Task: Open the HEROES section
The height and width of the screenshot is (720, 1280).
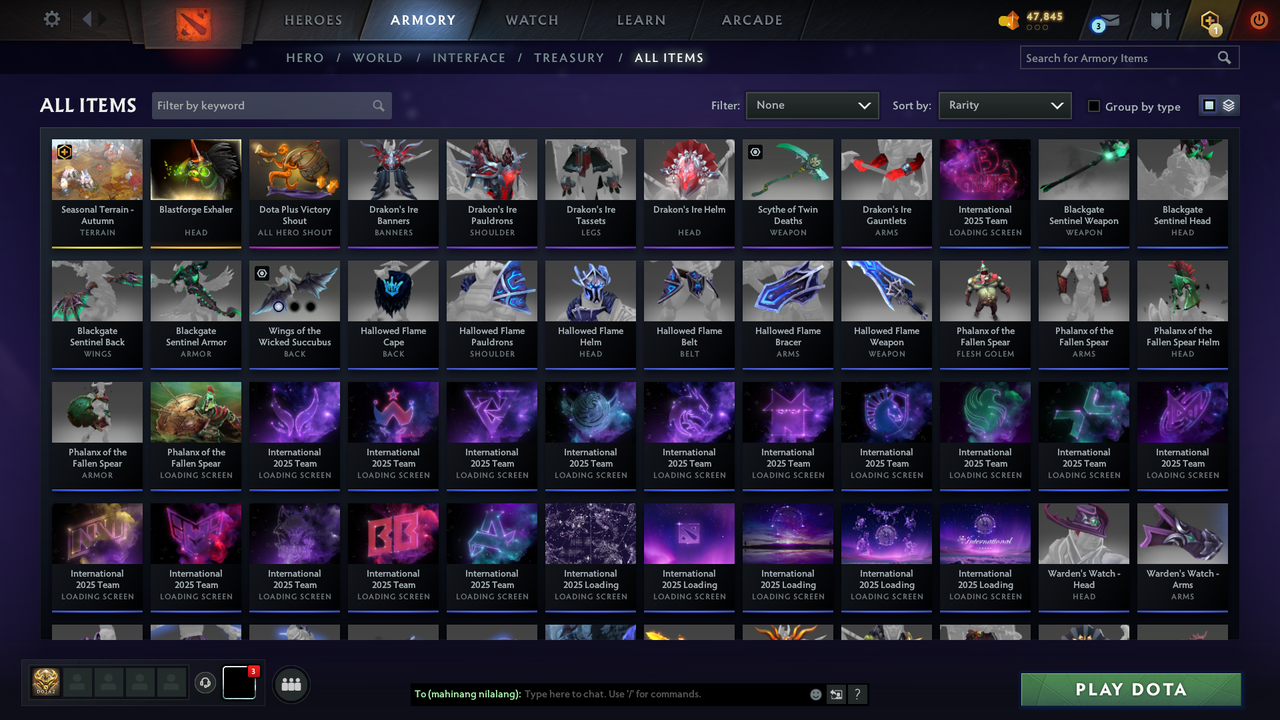Action: click(x=313, y=19)
